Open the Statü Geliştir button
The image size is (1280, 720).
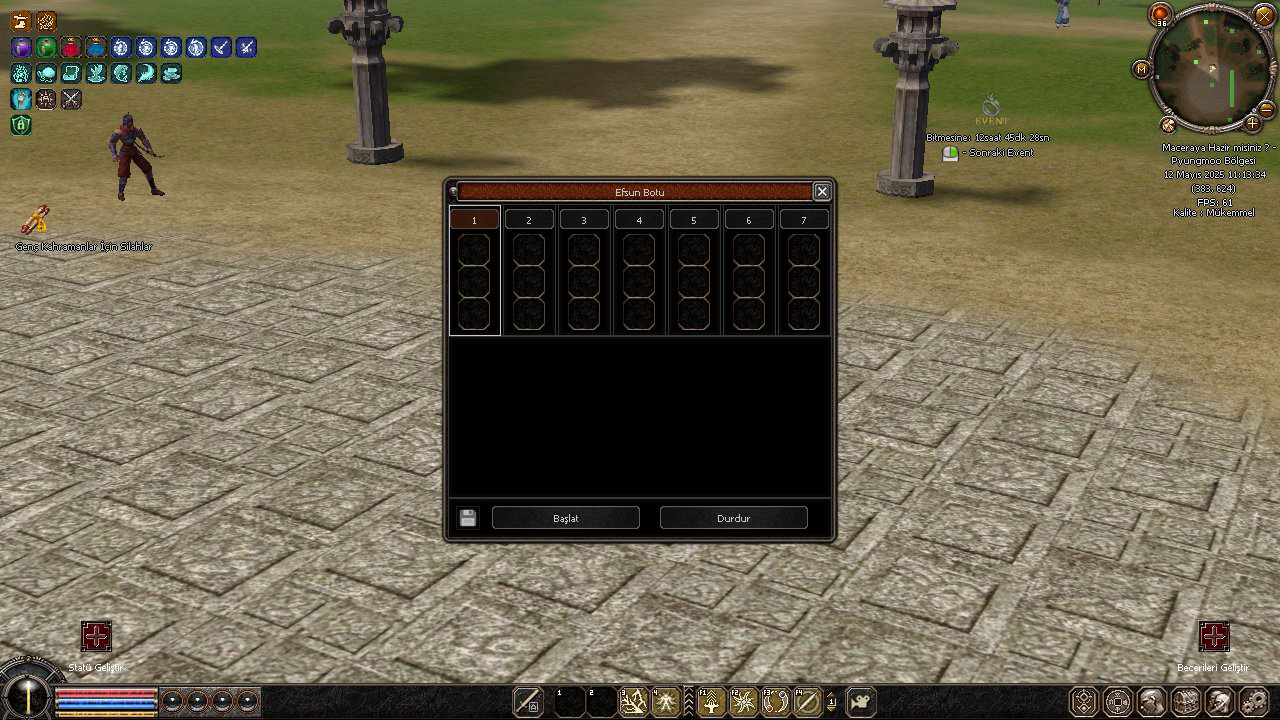(x=96, y=636)
